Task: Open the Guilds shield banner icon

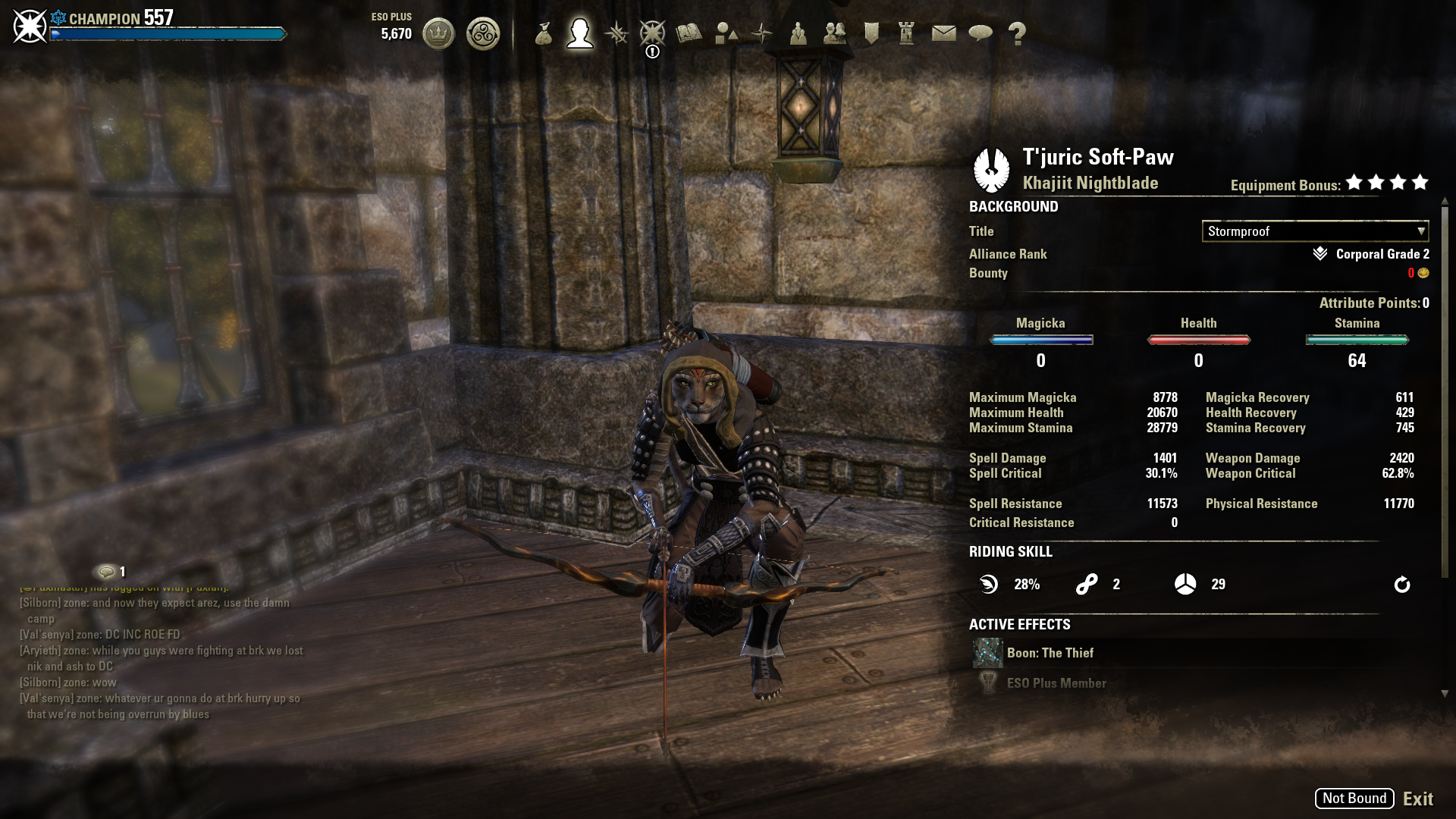Action: coord(871,33)
